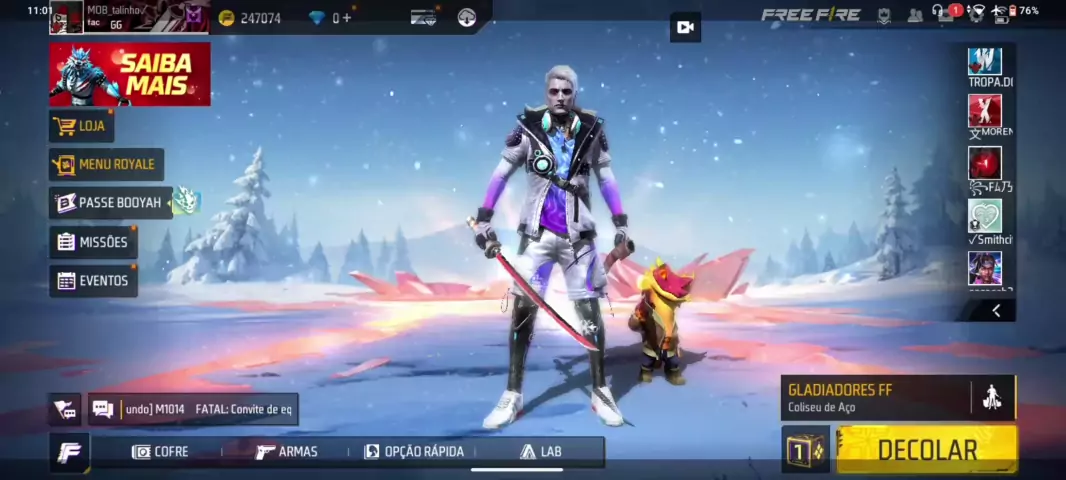Select the Smithci friend with heart avatar
The height and width of the screenshot is (480, 1066).
coord(985,216)
